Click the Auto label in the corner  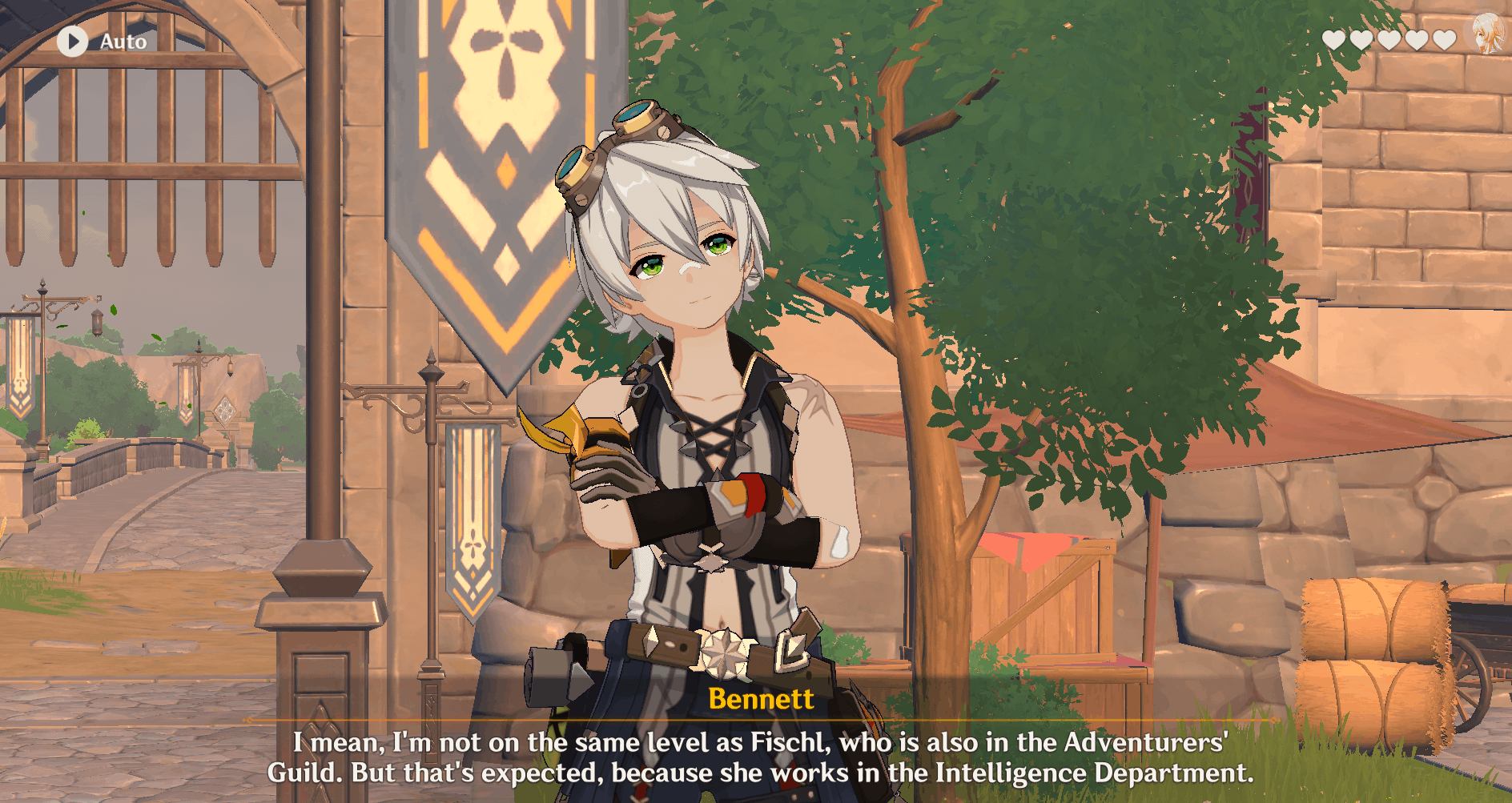tap(122, 42)
